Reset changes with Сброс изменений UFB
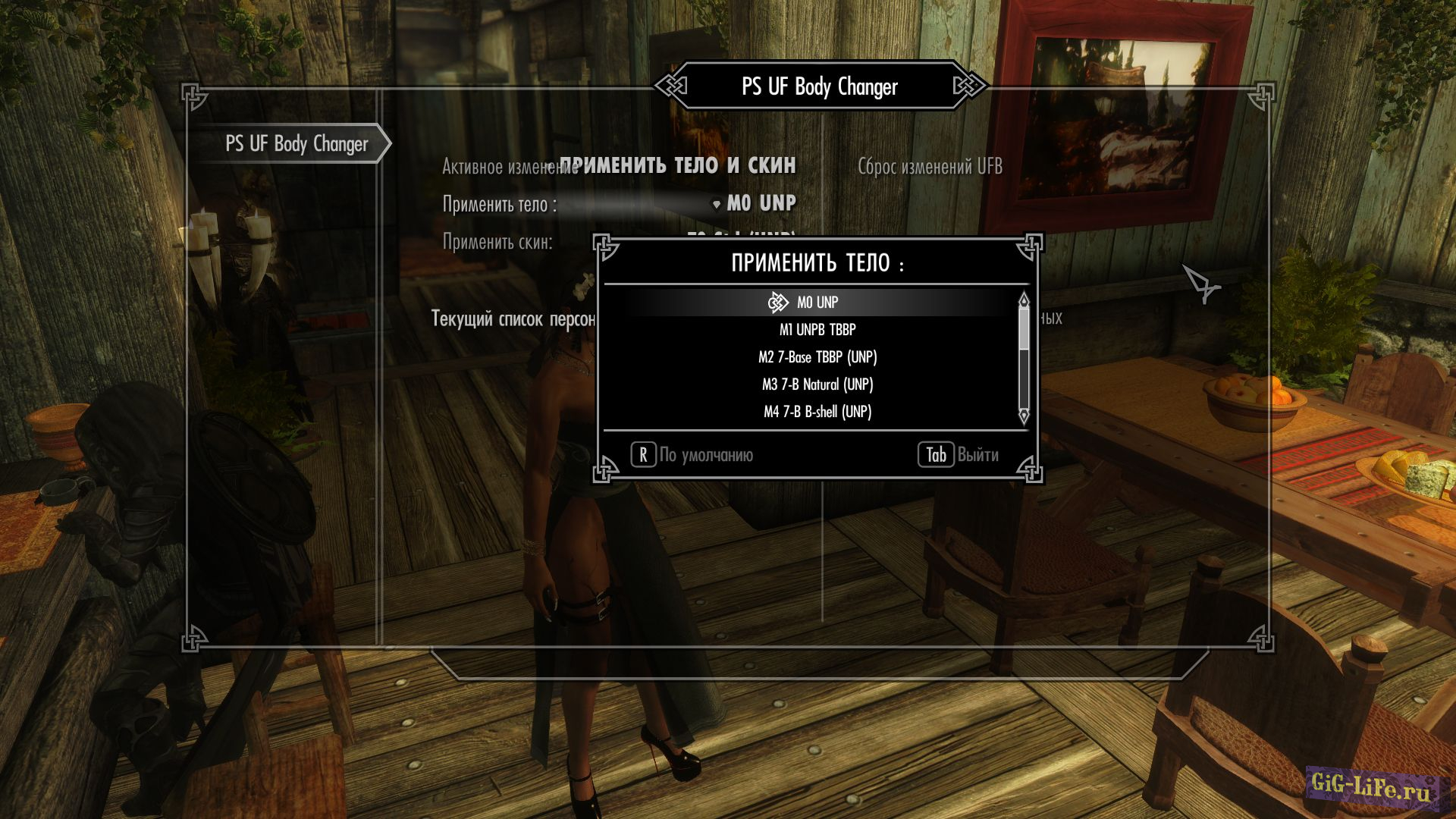1456x819 pixels. pos(930,167)
